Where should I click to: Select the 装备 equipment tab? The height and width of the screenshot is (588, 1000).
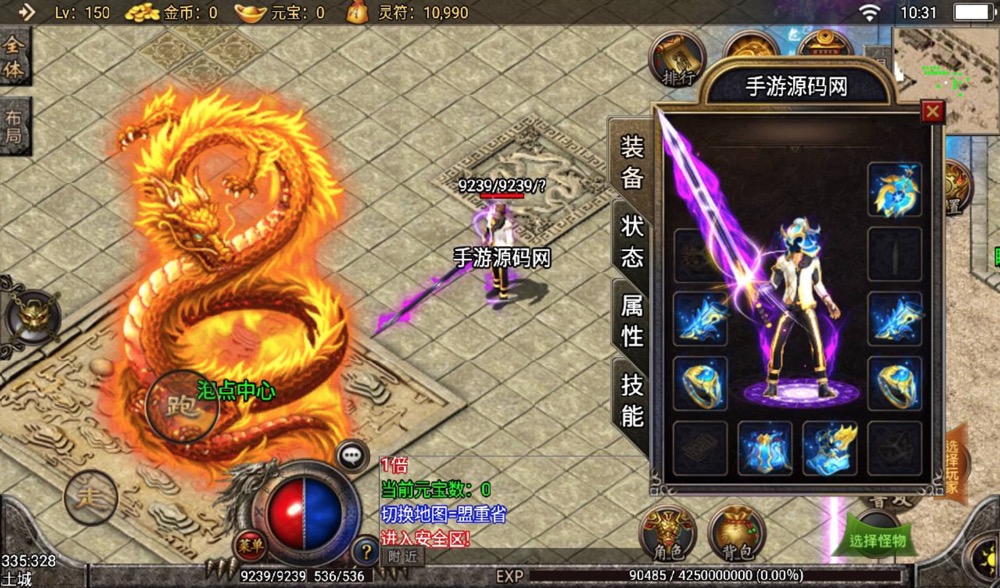(x=632, y=162)
